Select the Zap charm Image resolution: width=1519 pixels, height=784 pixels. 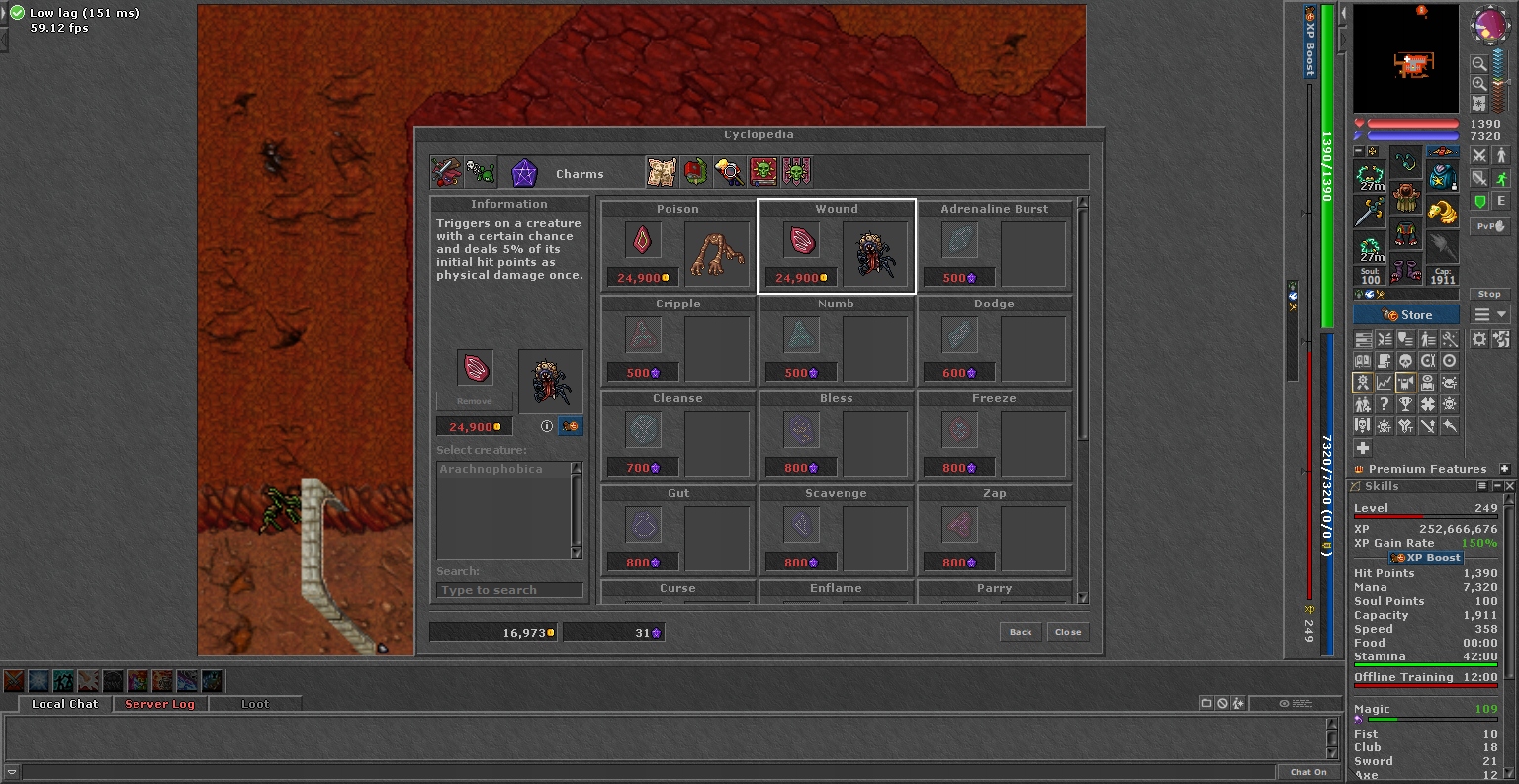(x=994, y=532)
